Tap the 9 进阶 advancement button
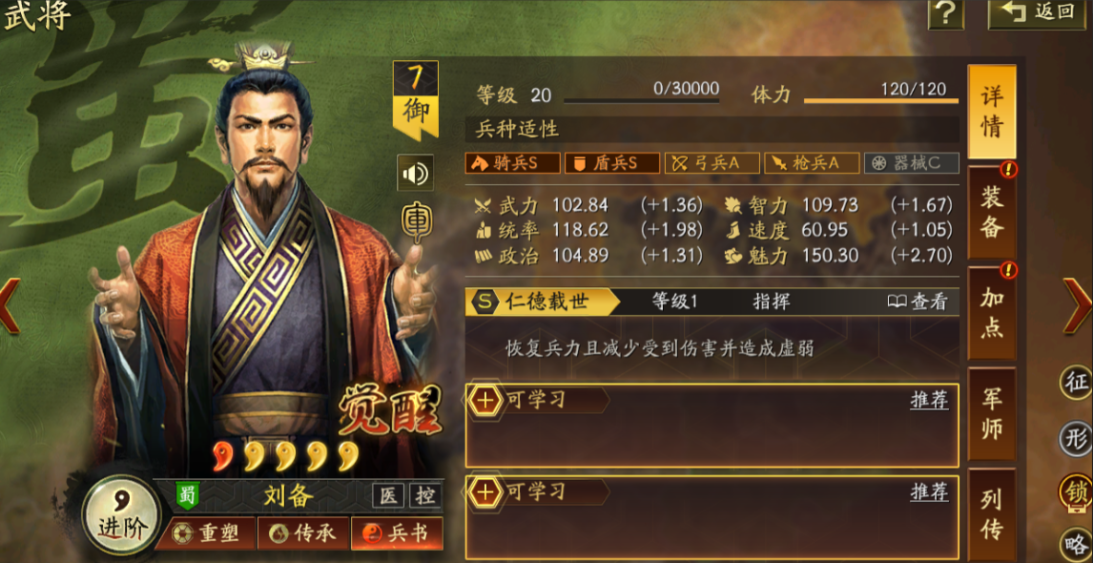The width and height of the screenshot is (1093, 563). click(121, 515)
